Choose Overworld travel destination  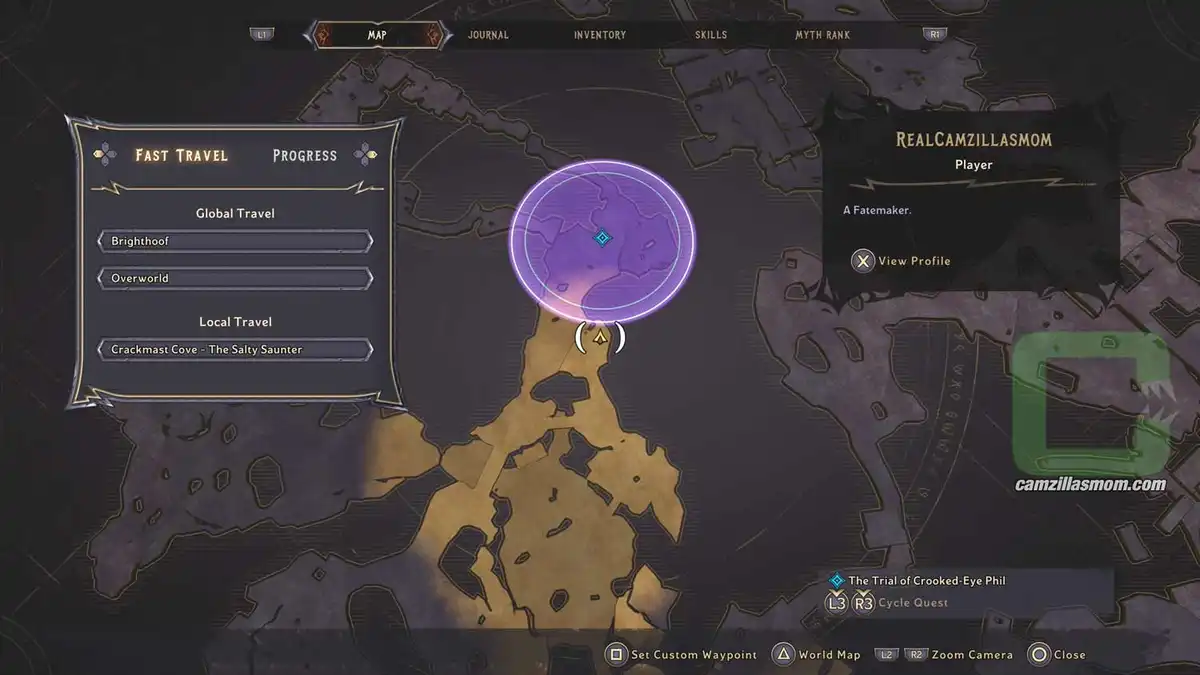[236, 278]
